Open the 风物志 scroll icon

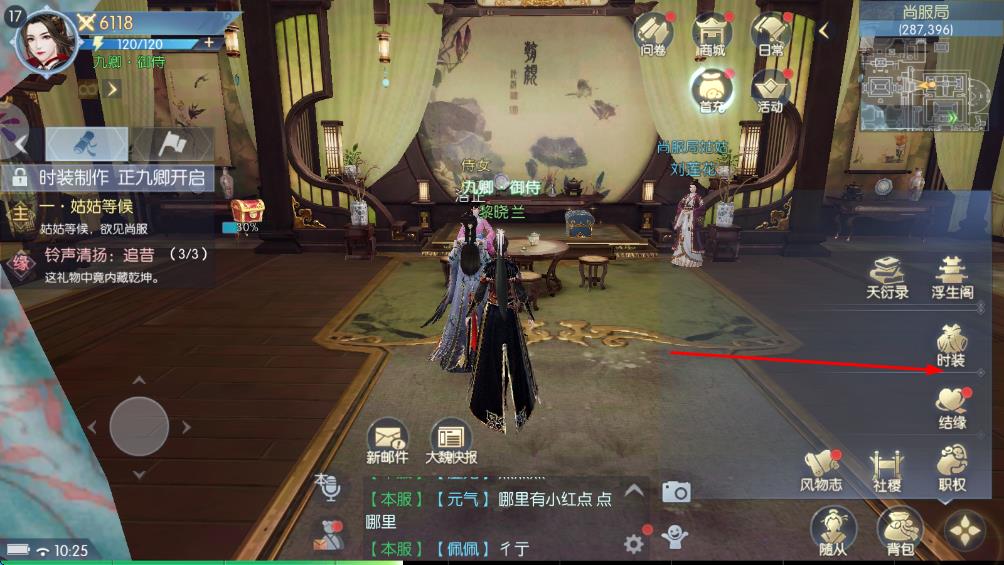(x=821, y=469)
